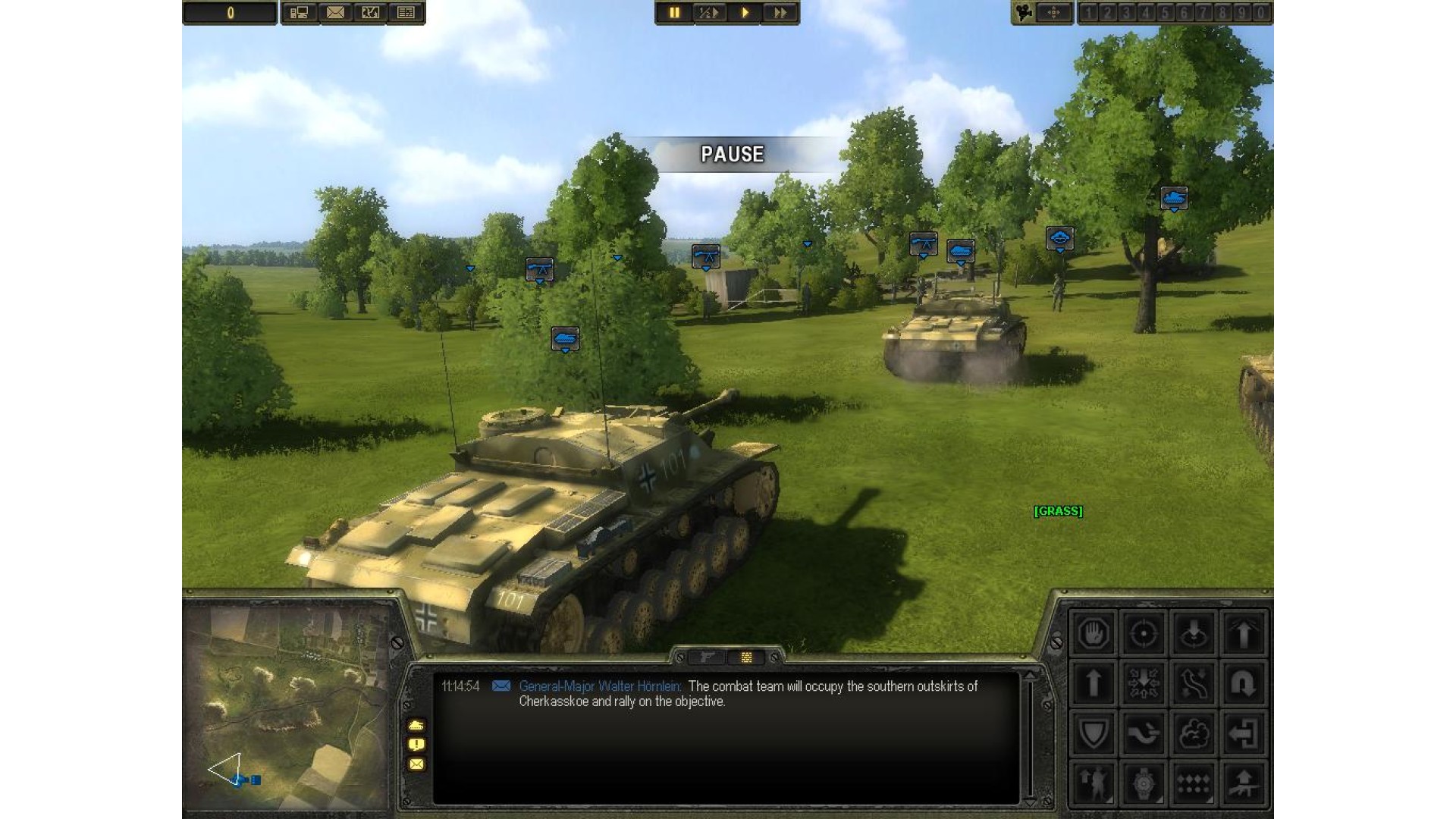
Task: Select the blue tank marker on the StuG
Action: [565, 338]
